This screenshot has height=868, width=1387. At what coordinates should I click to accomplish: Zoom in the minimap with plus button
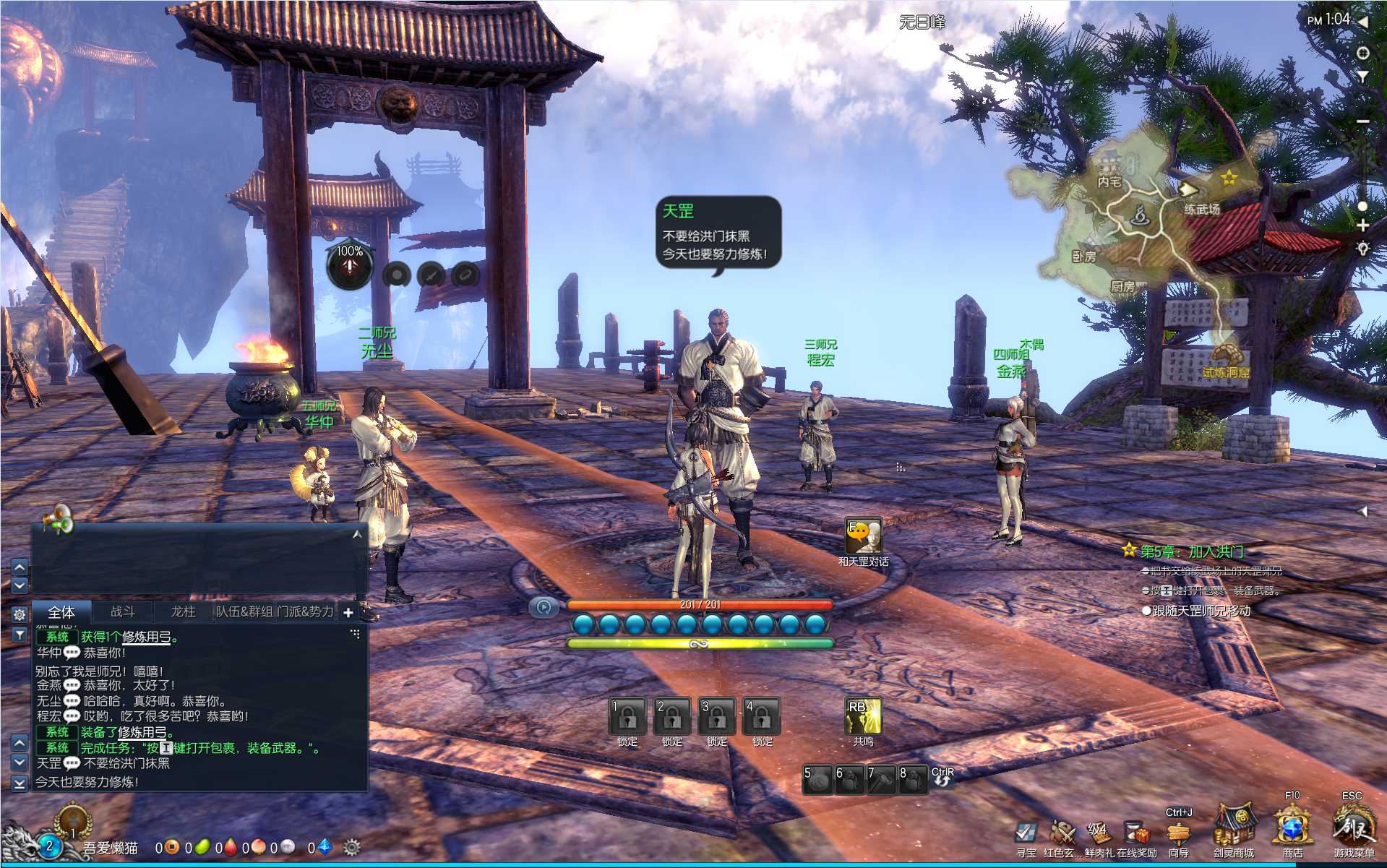[1362, 225]
